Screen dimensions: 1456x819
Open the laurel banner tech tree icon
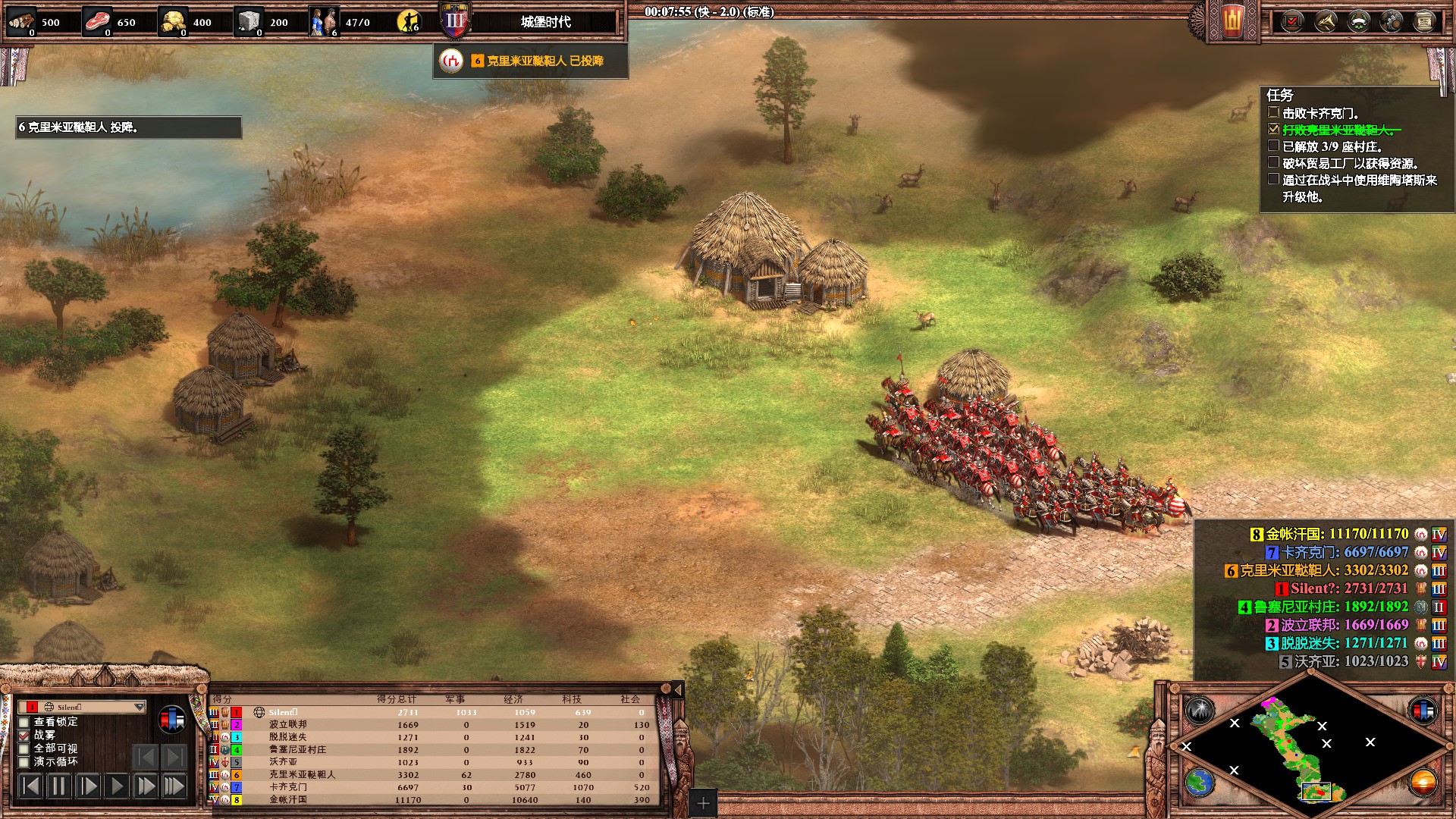pos(1358,21)
